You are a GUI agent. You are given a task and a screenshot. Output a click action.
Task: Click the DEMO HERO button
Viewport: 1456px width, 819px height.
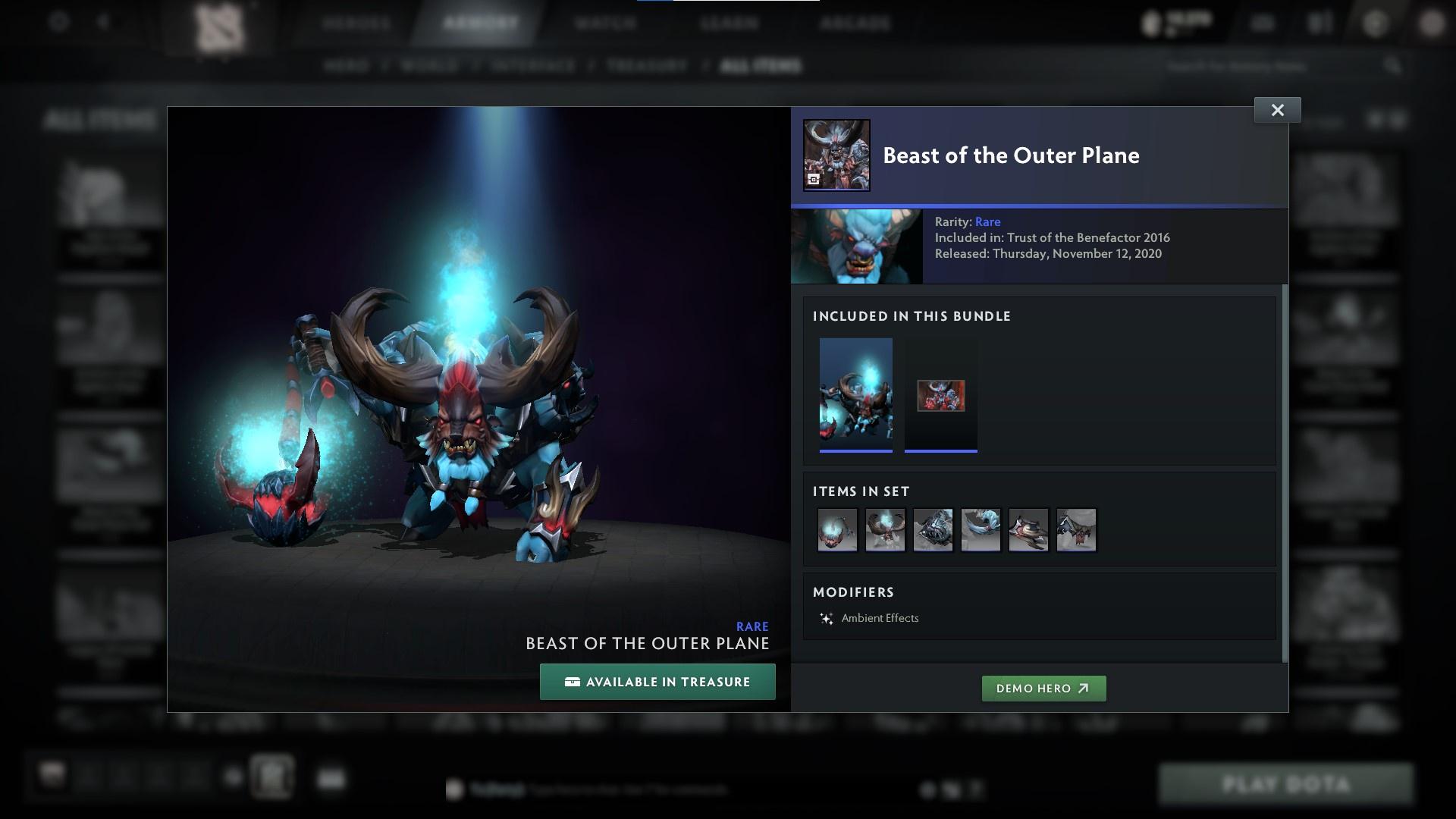pyautogui.click(x=1043, y=689)
